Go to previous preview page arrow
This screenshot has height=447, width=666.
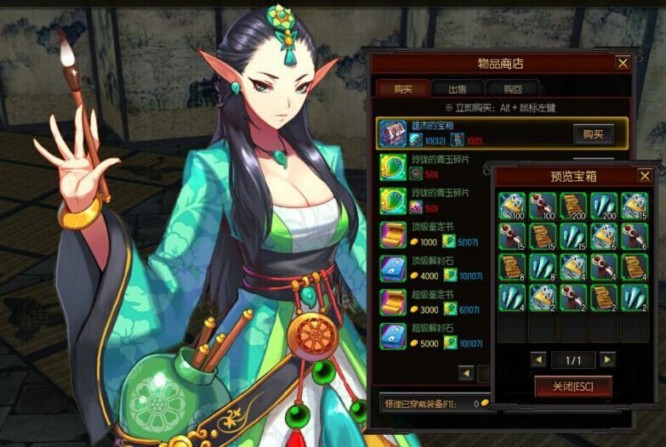coord(538,359)
